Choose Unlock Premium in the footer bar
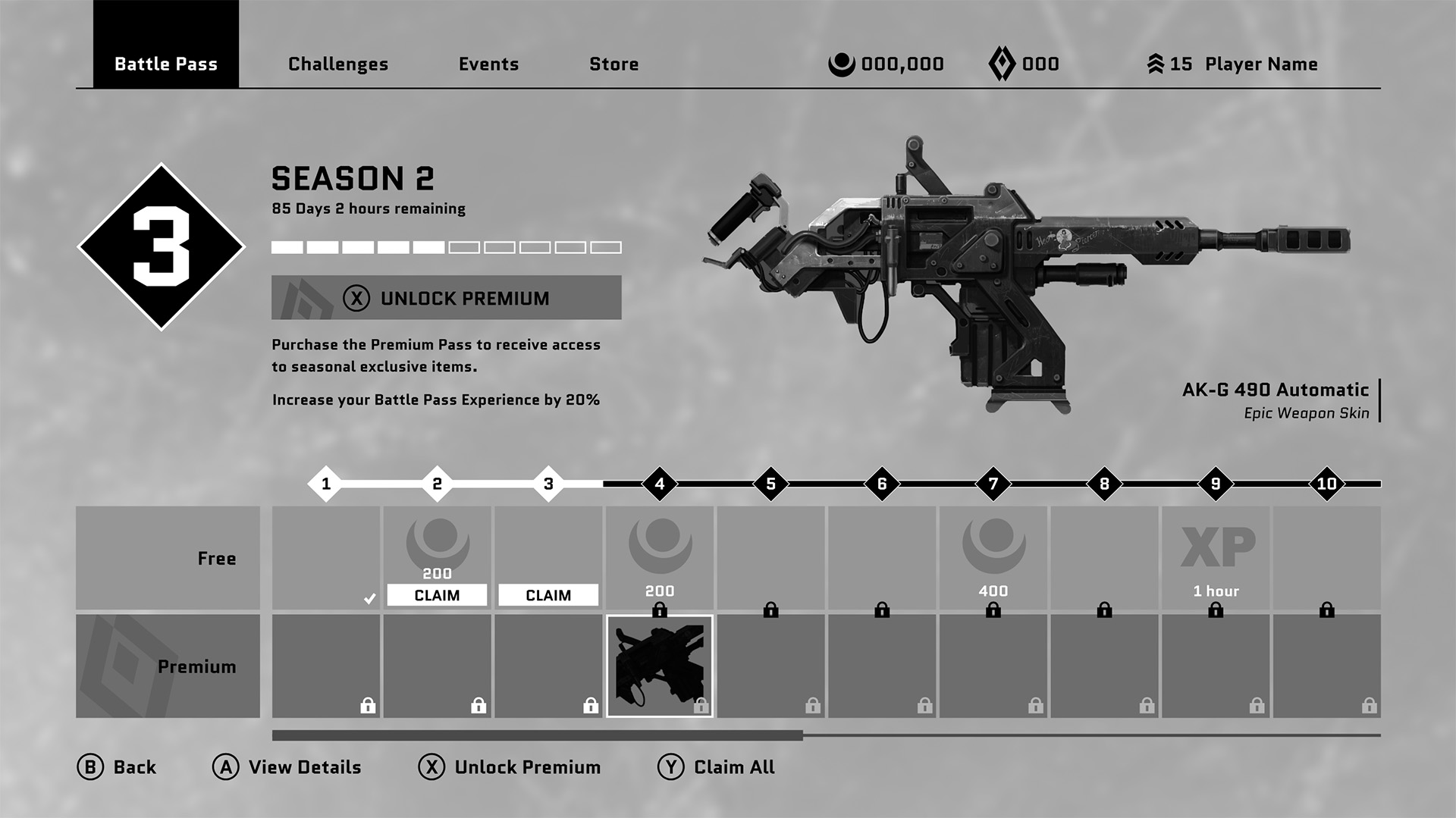Viewport: 1456px width, 818px height. click(x=510, y=767)
